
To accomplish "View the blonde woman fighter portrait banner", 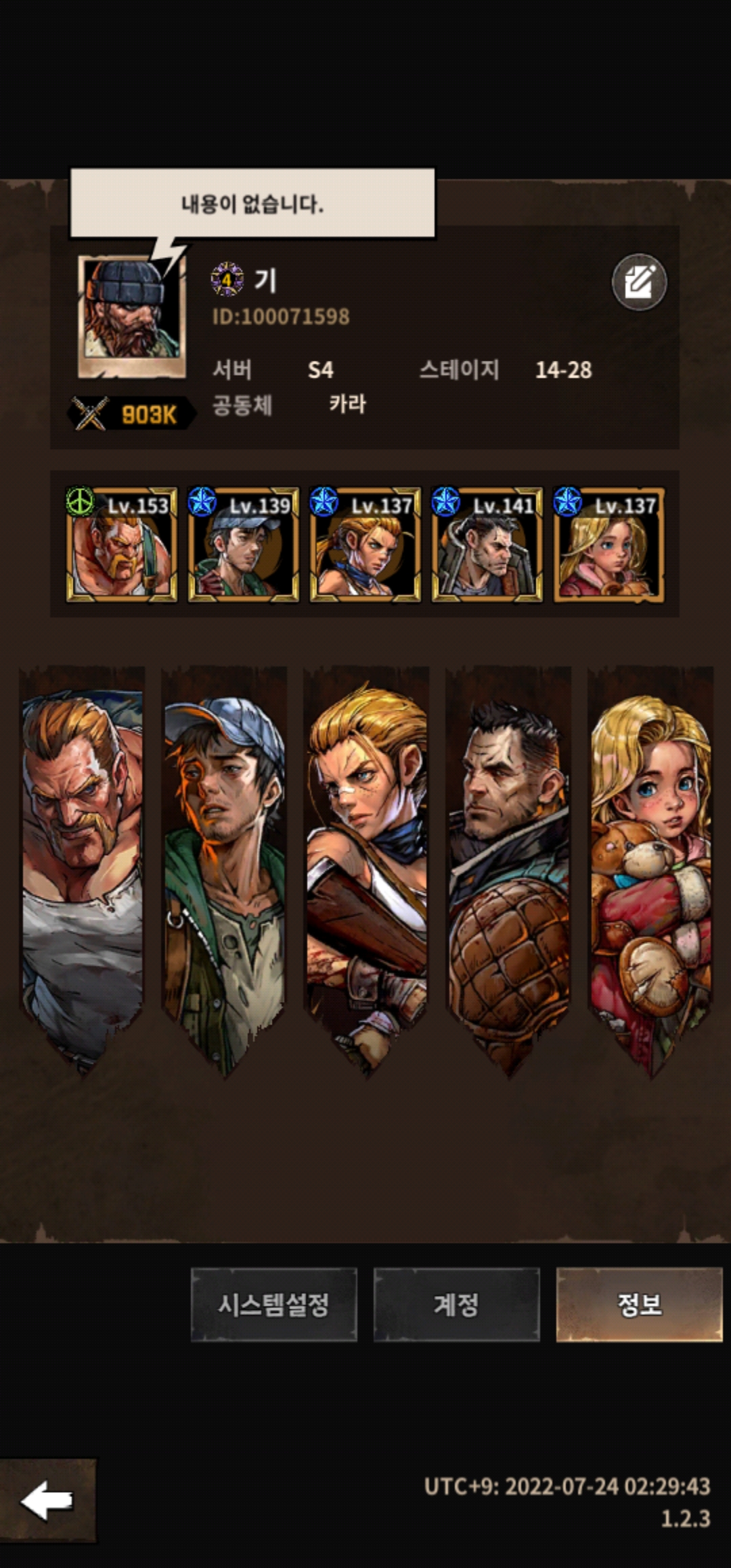I will tap(367, 860).
